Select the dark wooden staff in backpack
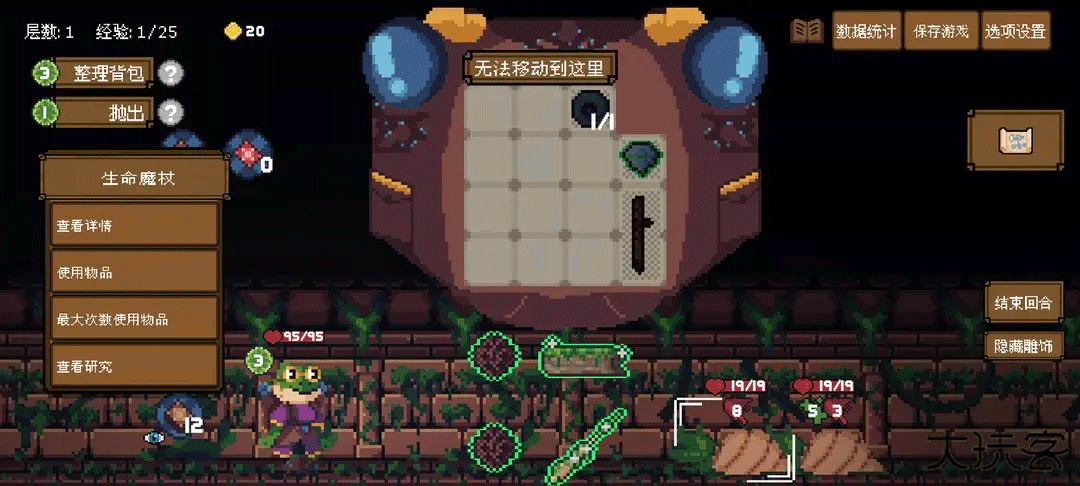The height and width of the screenshot is (486, 1080). (637, 235)
